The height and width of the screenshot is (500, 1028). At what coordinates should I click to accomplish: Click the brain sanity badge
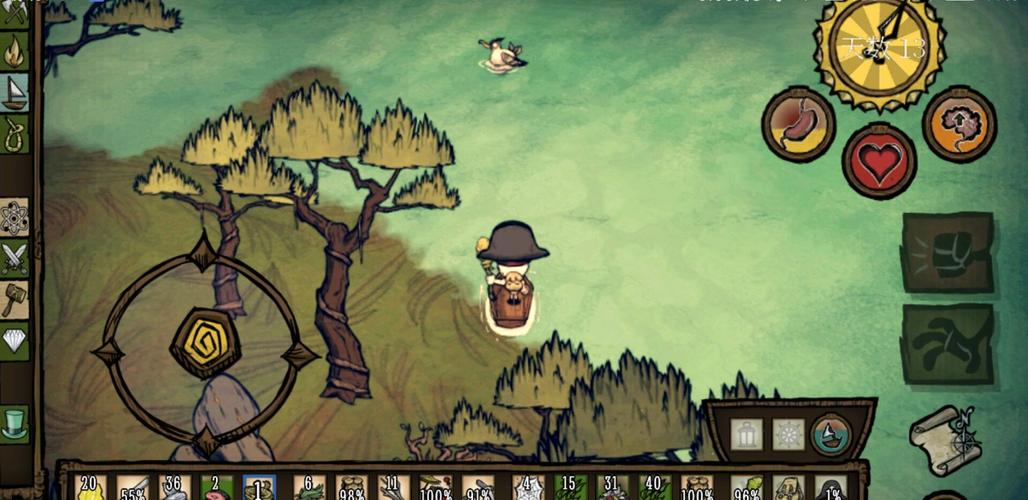coord(959,124)
